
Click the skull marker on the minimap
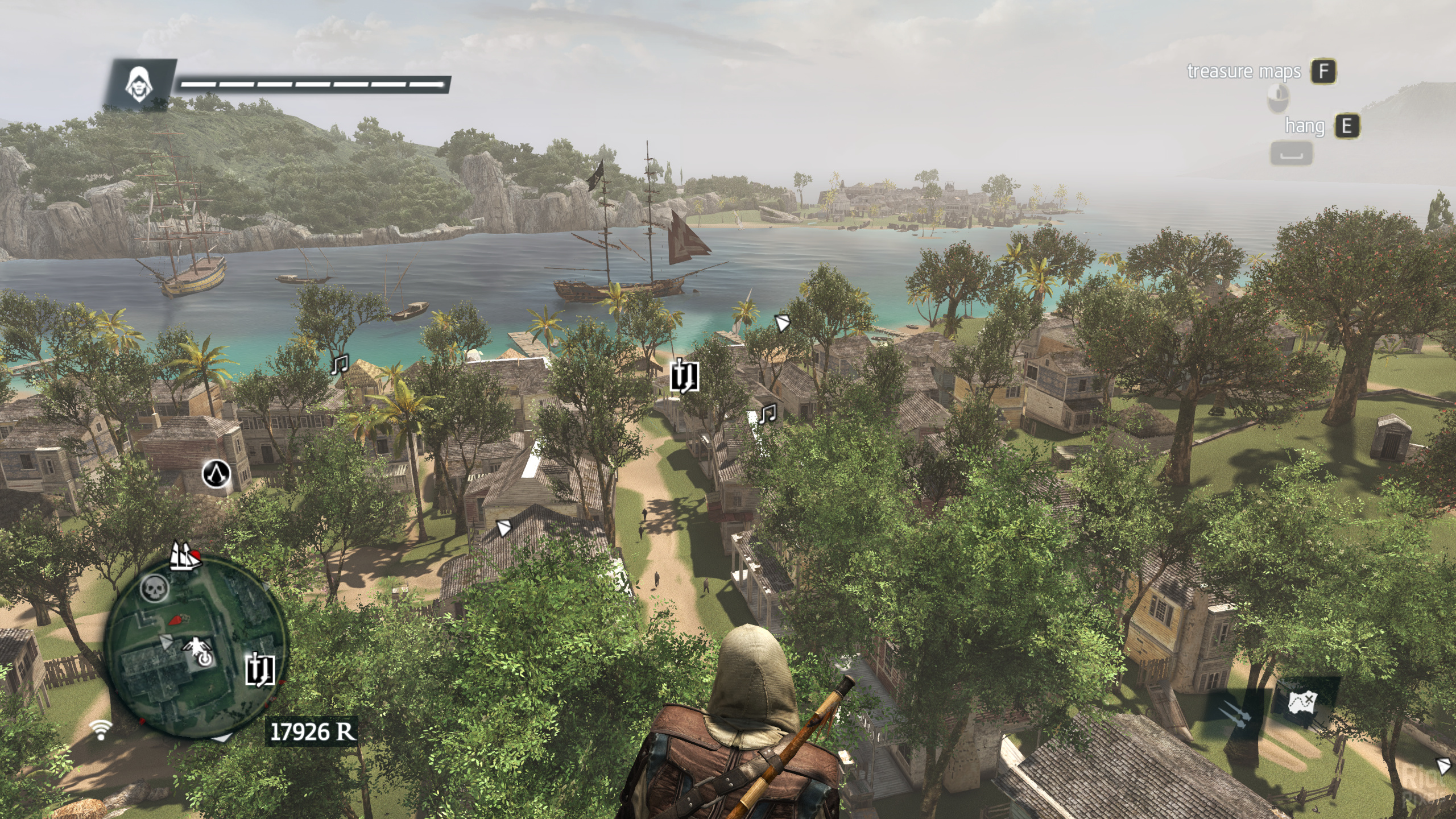click(x=155, y=588)
